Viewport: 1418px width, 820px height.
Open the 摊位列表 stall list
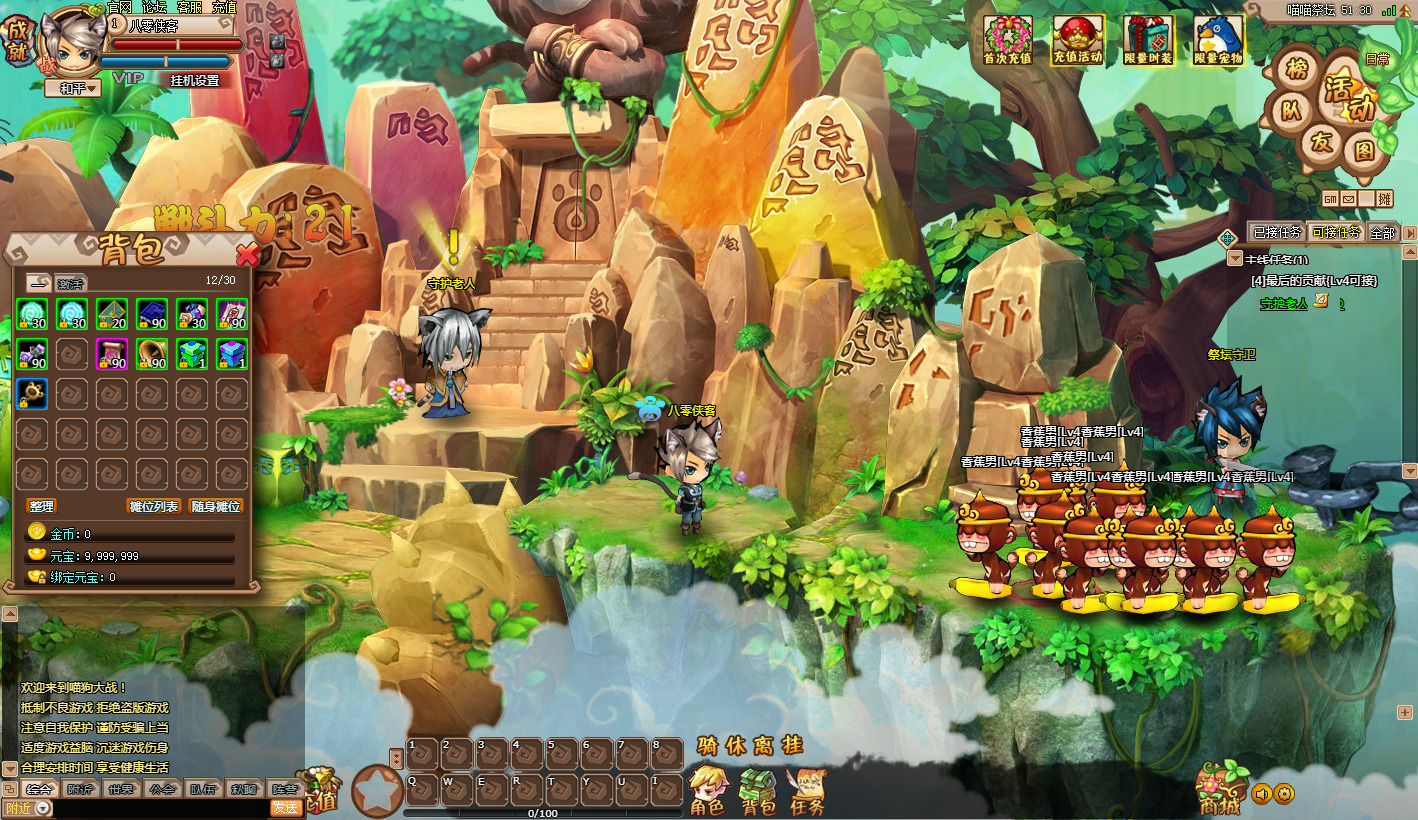(154, 507)
